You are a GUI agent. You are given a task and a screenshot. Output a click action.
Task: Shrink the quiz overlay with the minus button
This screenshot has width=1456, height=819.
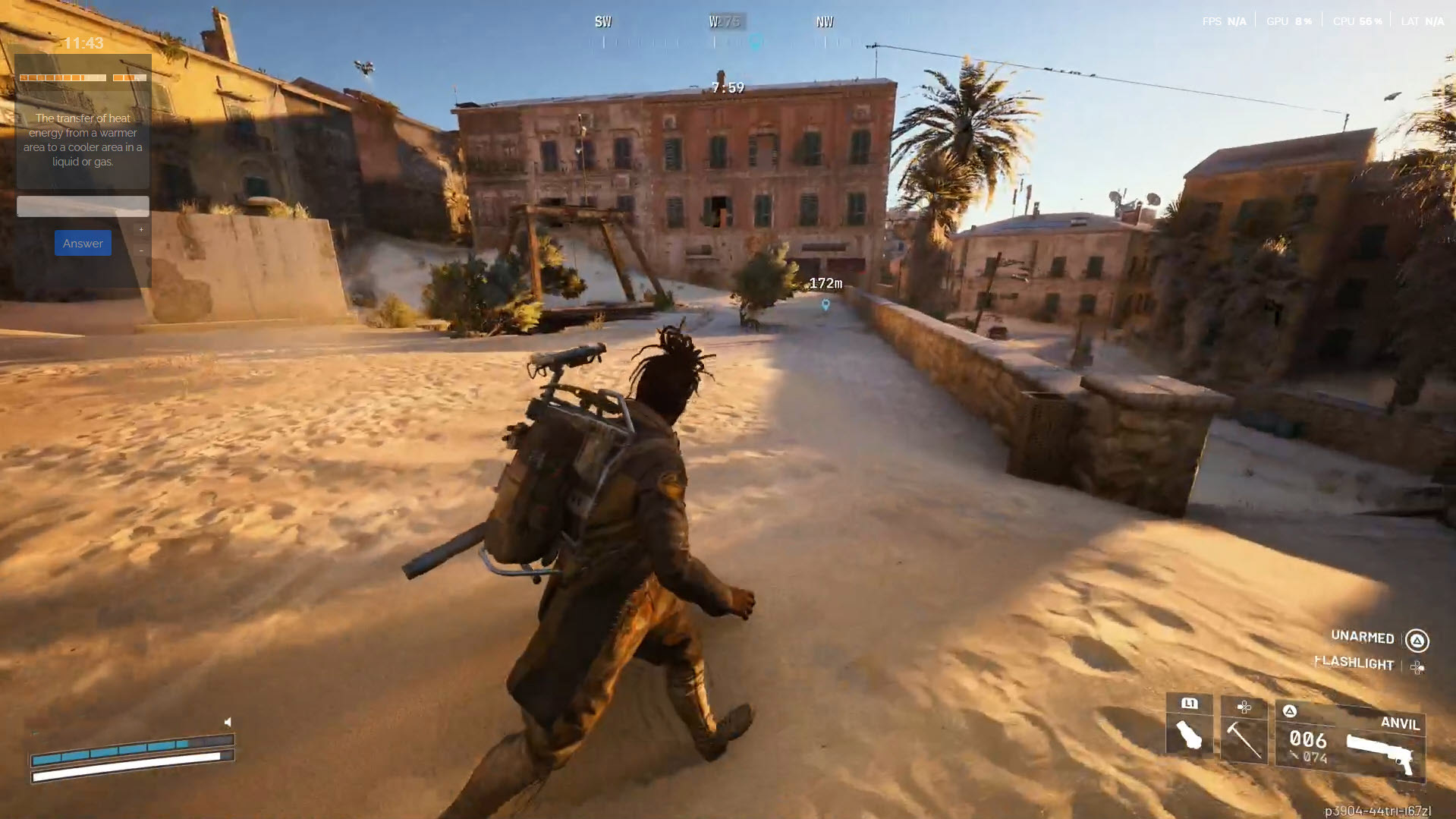click(x=141, y=250)
